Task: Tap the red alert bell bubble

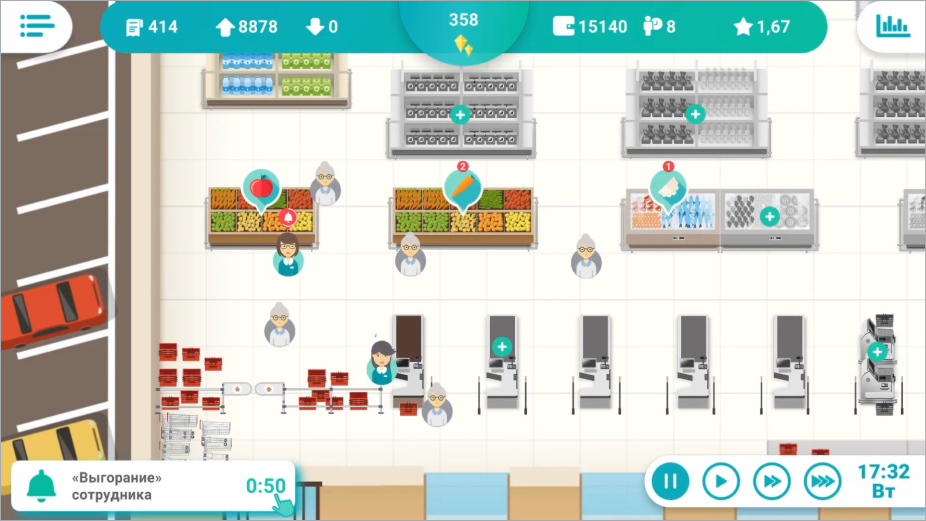Action: [x=289, y=217]
